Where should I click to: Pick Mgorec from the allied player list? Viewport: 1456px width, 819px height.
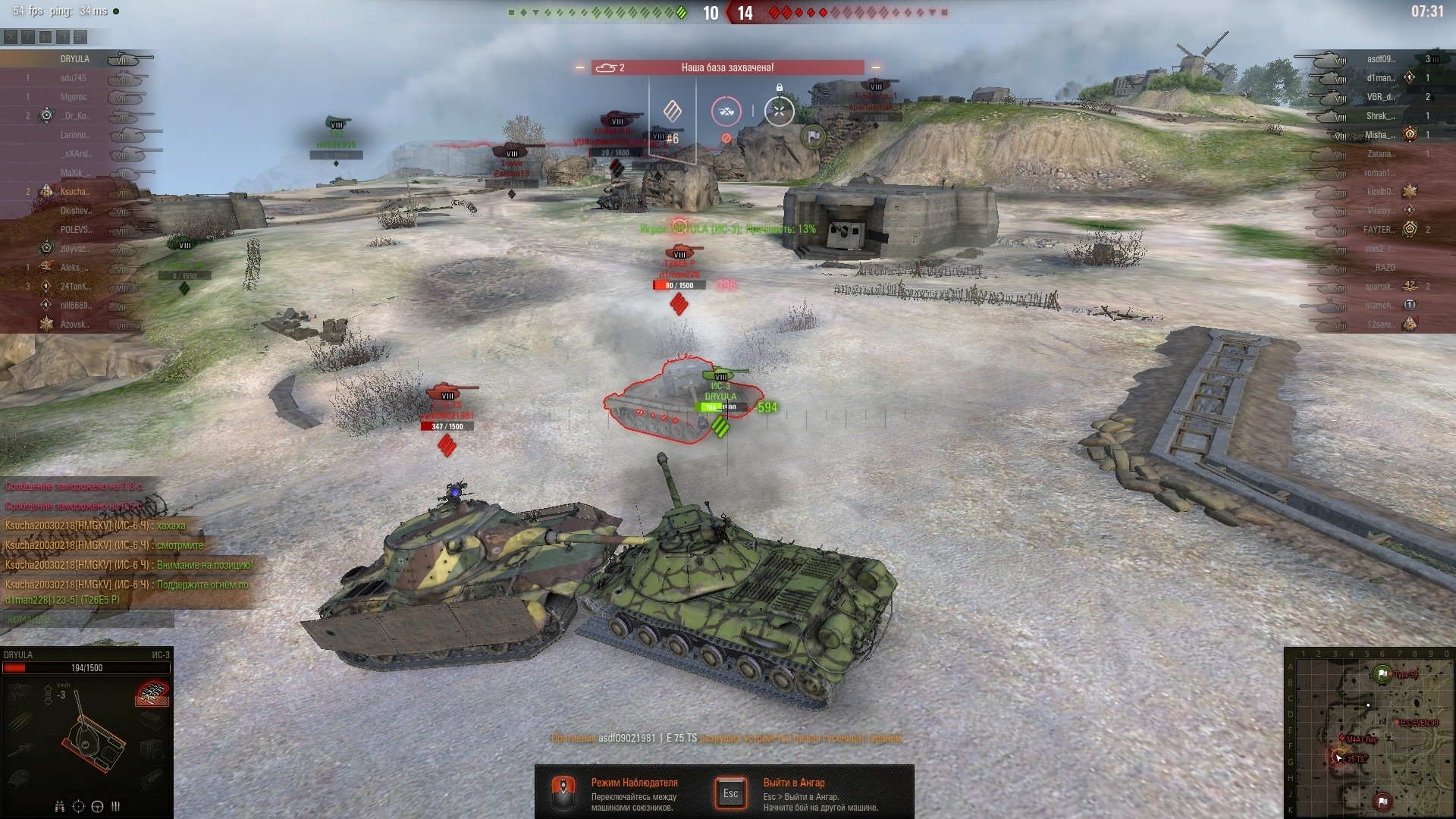click(x=74, y=97)
